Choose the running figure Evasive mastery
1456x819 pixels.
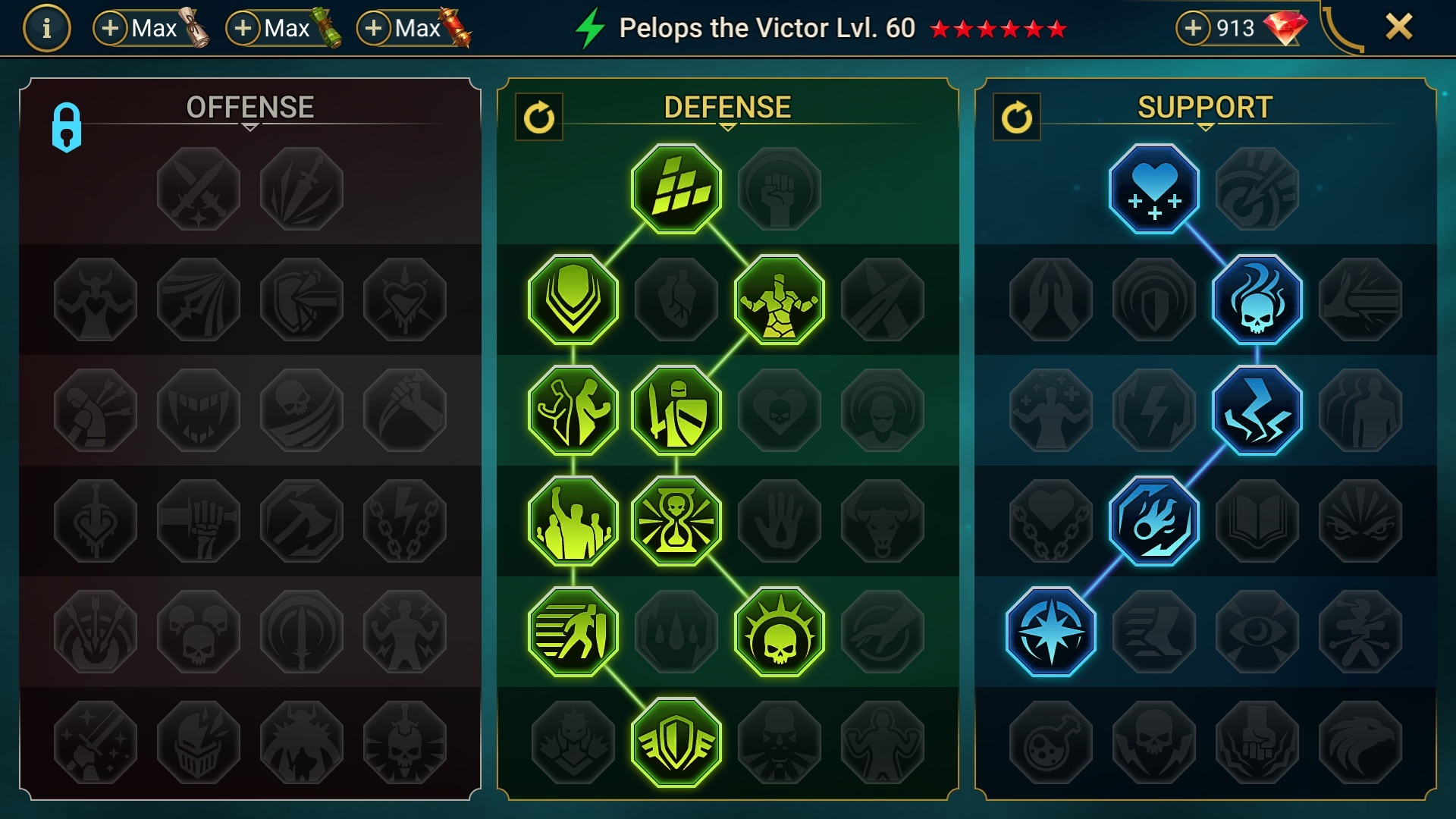[574, 631]
